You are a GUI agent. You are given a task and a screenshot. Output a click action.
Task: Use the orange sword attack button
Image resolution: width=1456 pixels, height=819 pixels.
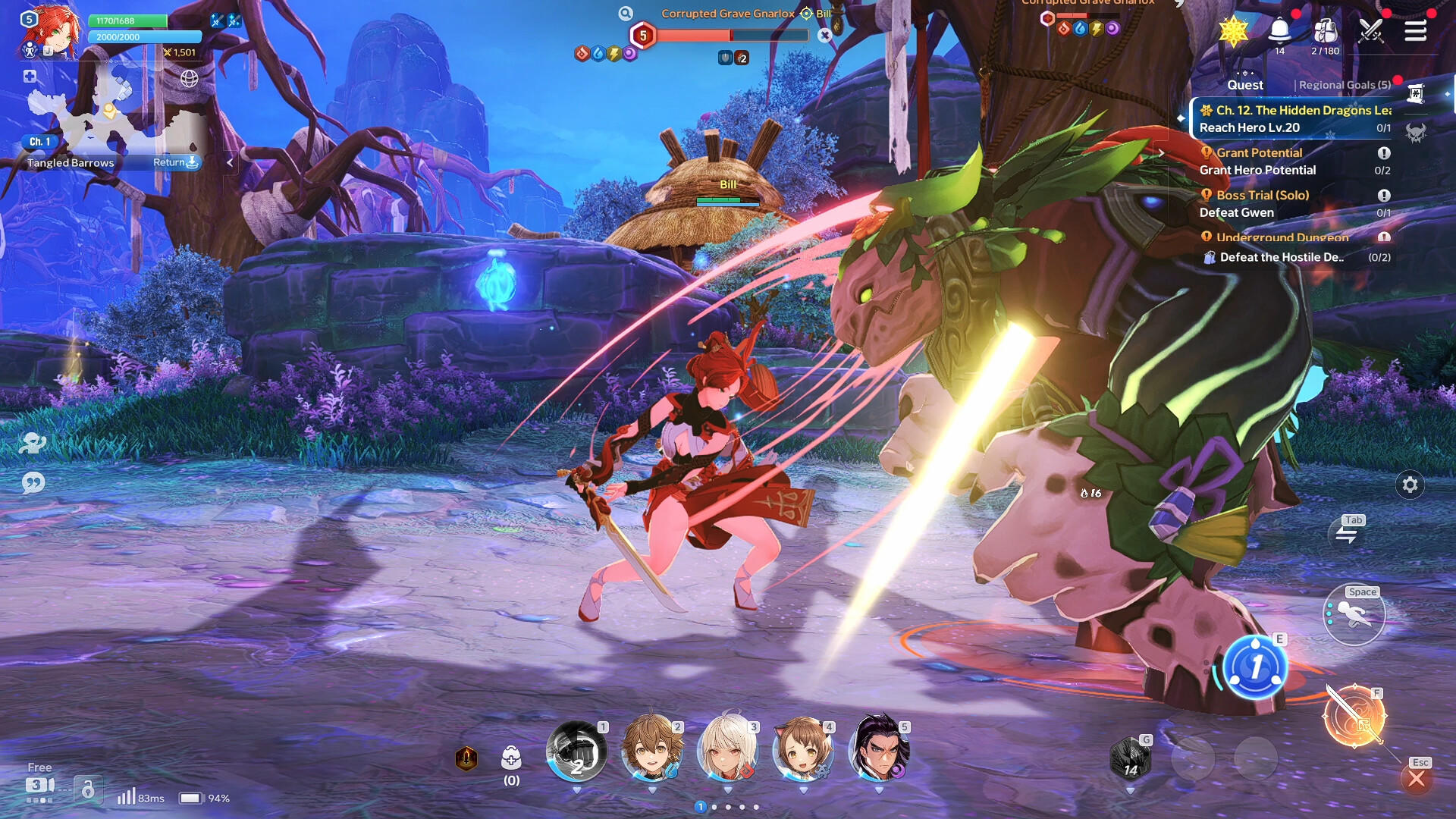(1354, 716)
